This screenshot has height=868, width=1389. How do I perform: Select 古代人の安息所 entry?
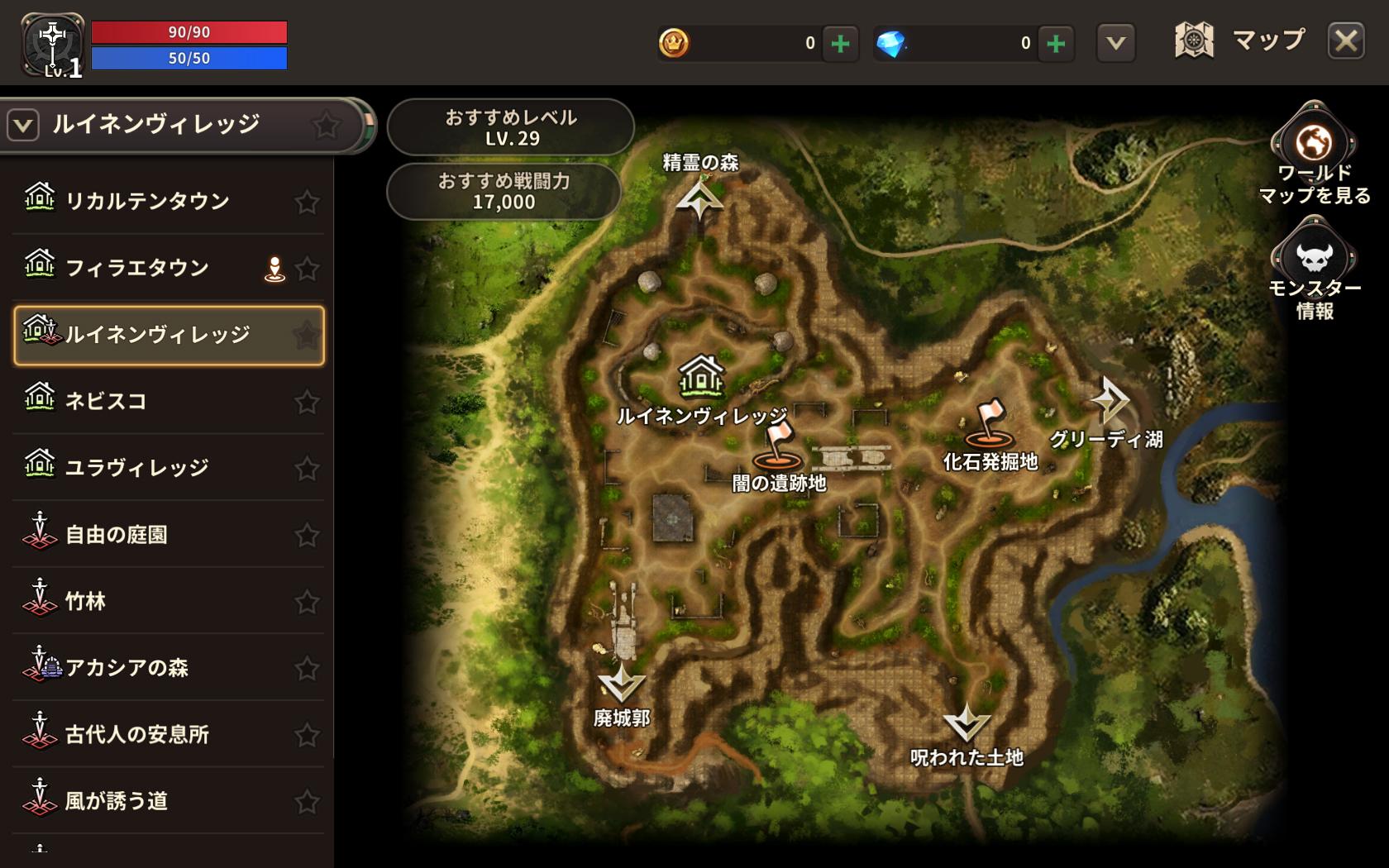[x=137, y=735]
